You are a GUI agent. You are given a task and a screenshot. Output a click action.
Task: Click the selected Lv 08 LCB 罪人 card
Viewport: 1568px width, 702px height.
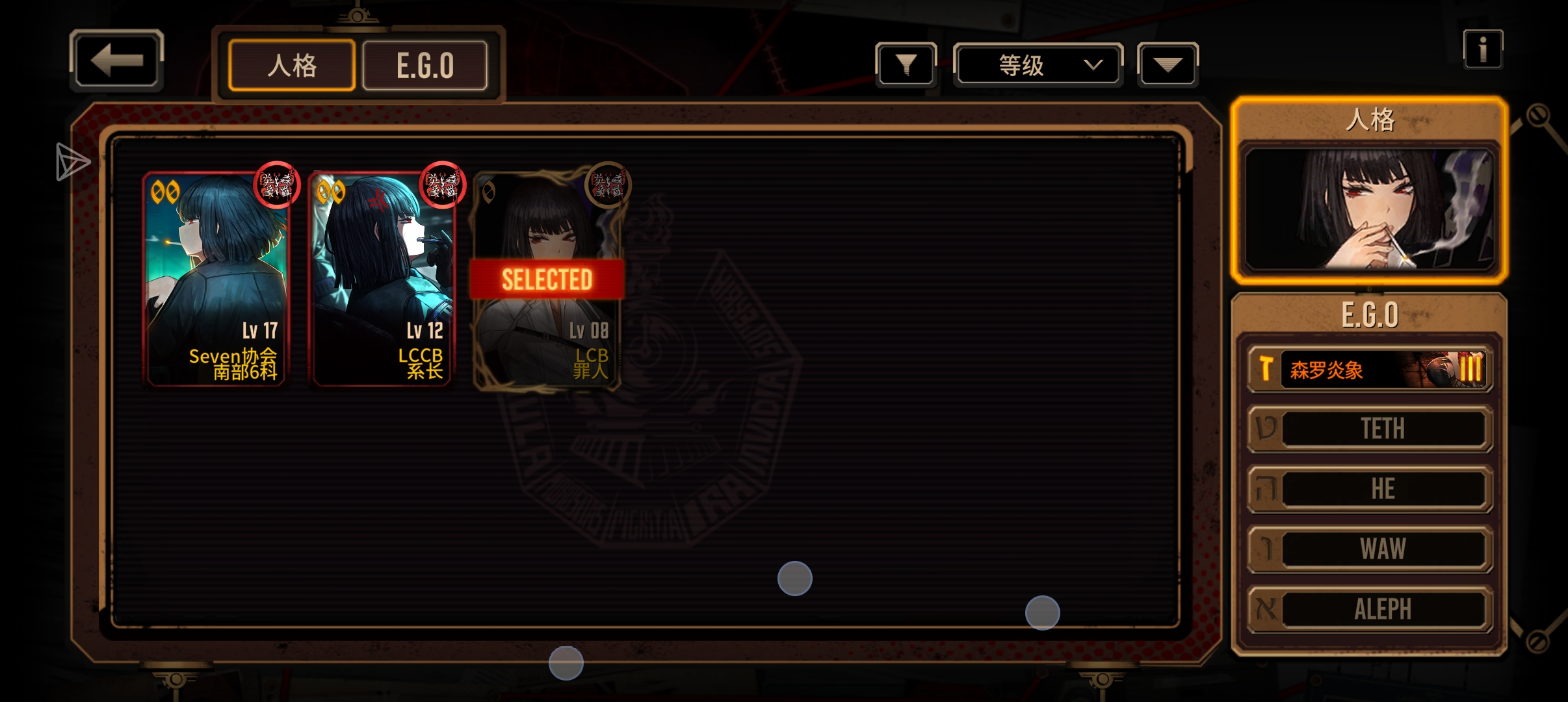click(547, 279)
